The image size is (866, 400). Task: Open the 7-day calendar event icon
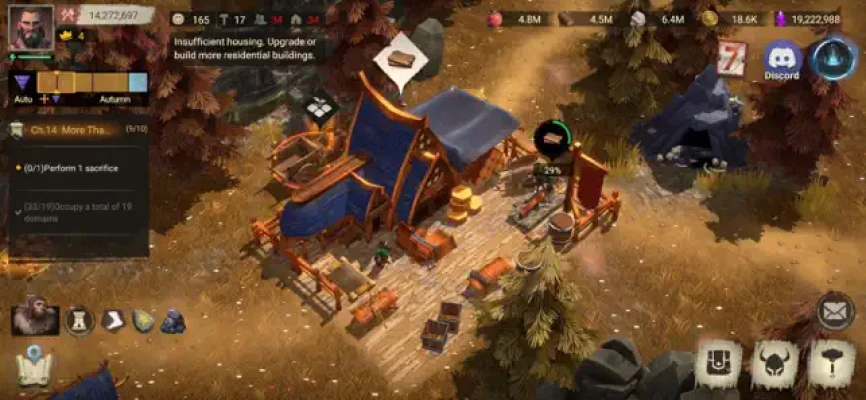[x=732, y=59]
